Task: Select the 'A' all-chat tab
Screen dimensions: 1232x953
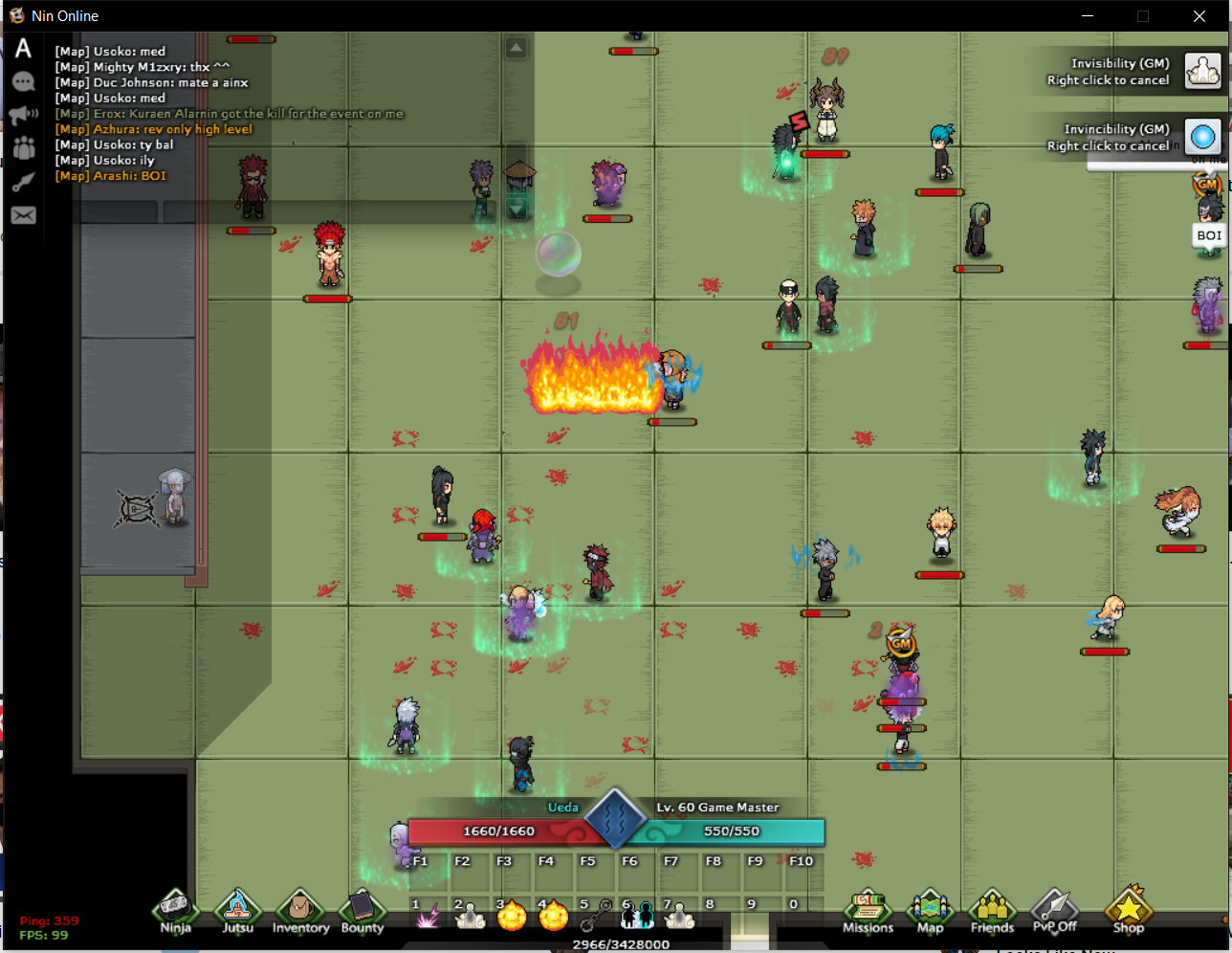Action: click(x=23, y=49)
